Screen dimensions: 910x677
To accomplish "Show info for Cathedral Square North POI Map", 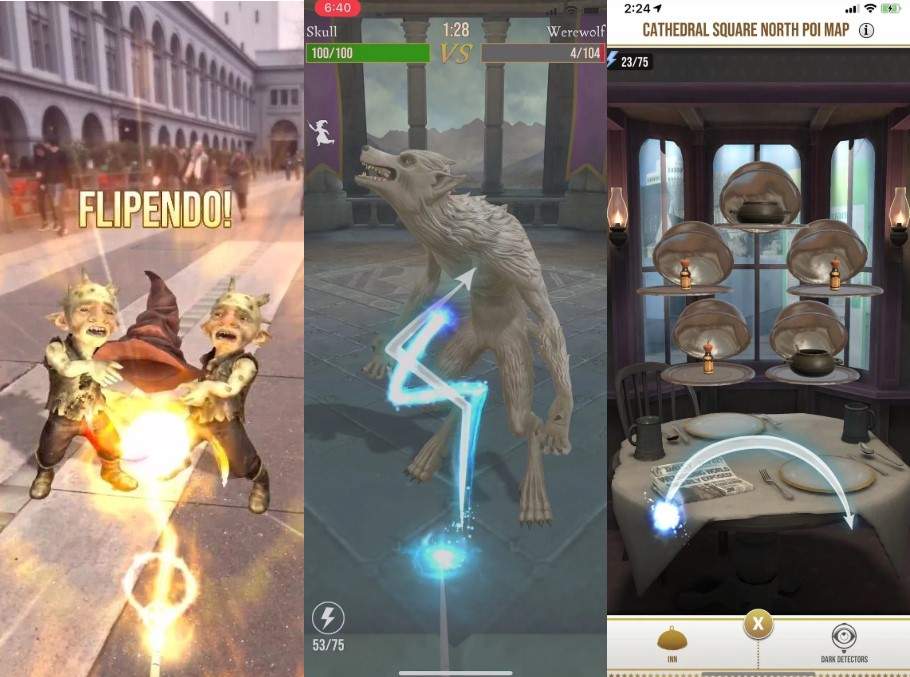I will 866,30.
